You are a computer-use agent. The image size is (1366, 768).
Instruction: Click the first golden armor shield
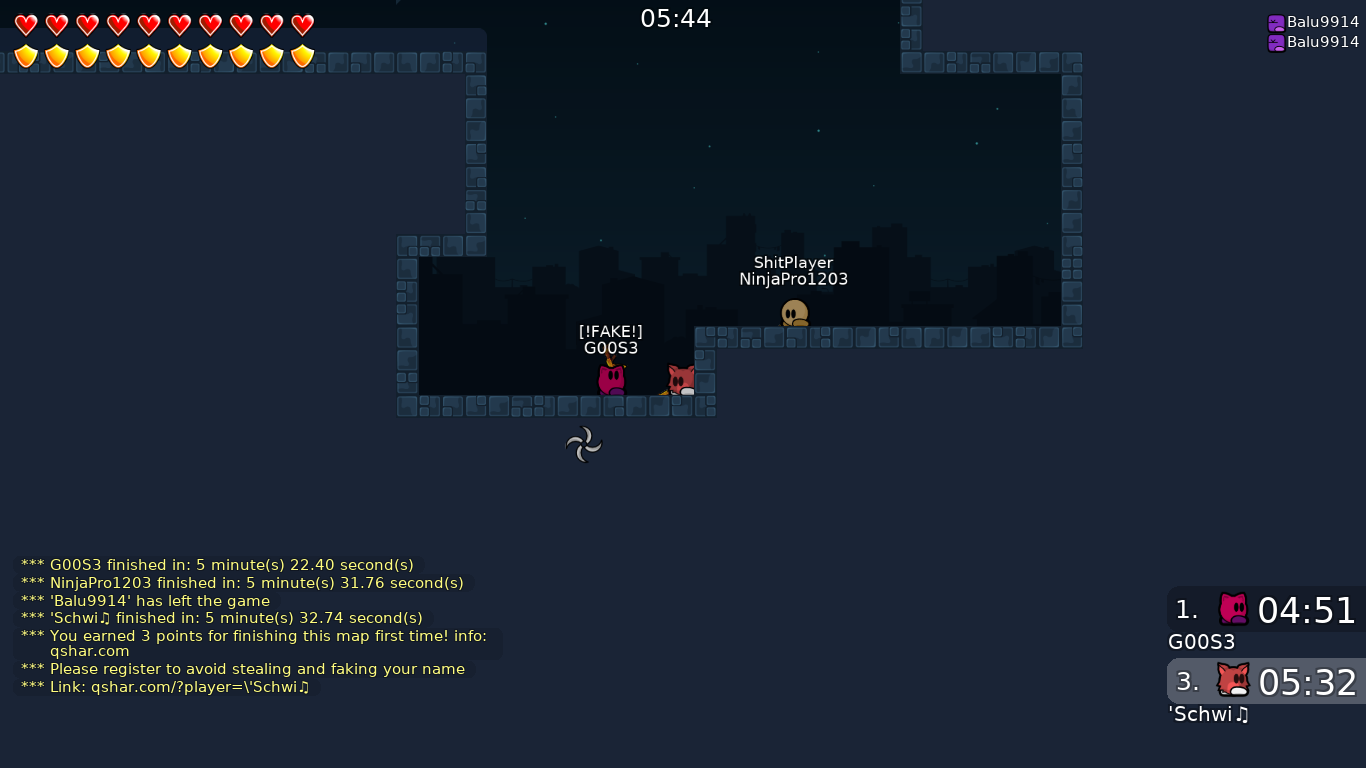click(26, 57)
